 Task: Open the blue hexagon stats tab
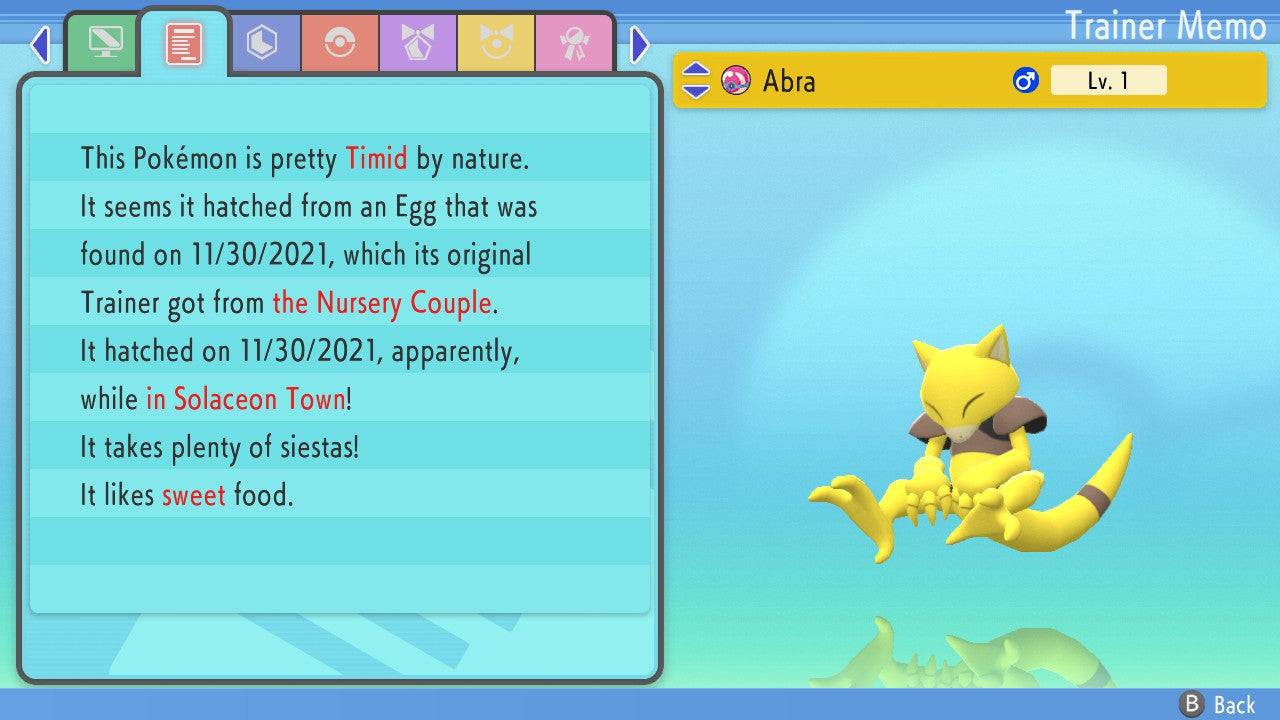(263, 43)
